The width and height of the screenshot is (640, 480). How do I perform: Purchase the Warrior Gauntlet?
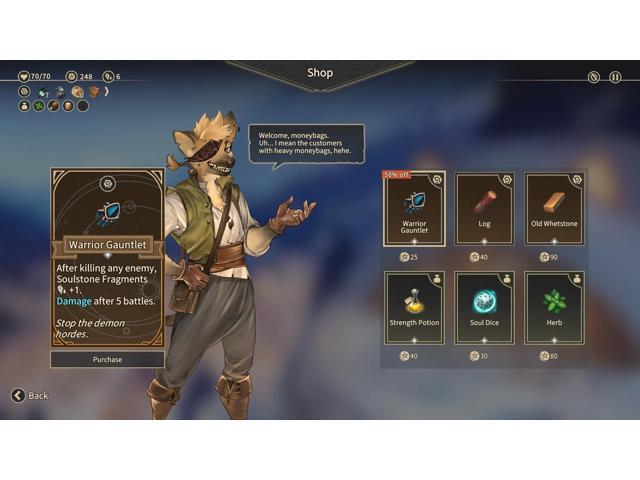pos(107,359)
